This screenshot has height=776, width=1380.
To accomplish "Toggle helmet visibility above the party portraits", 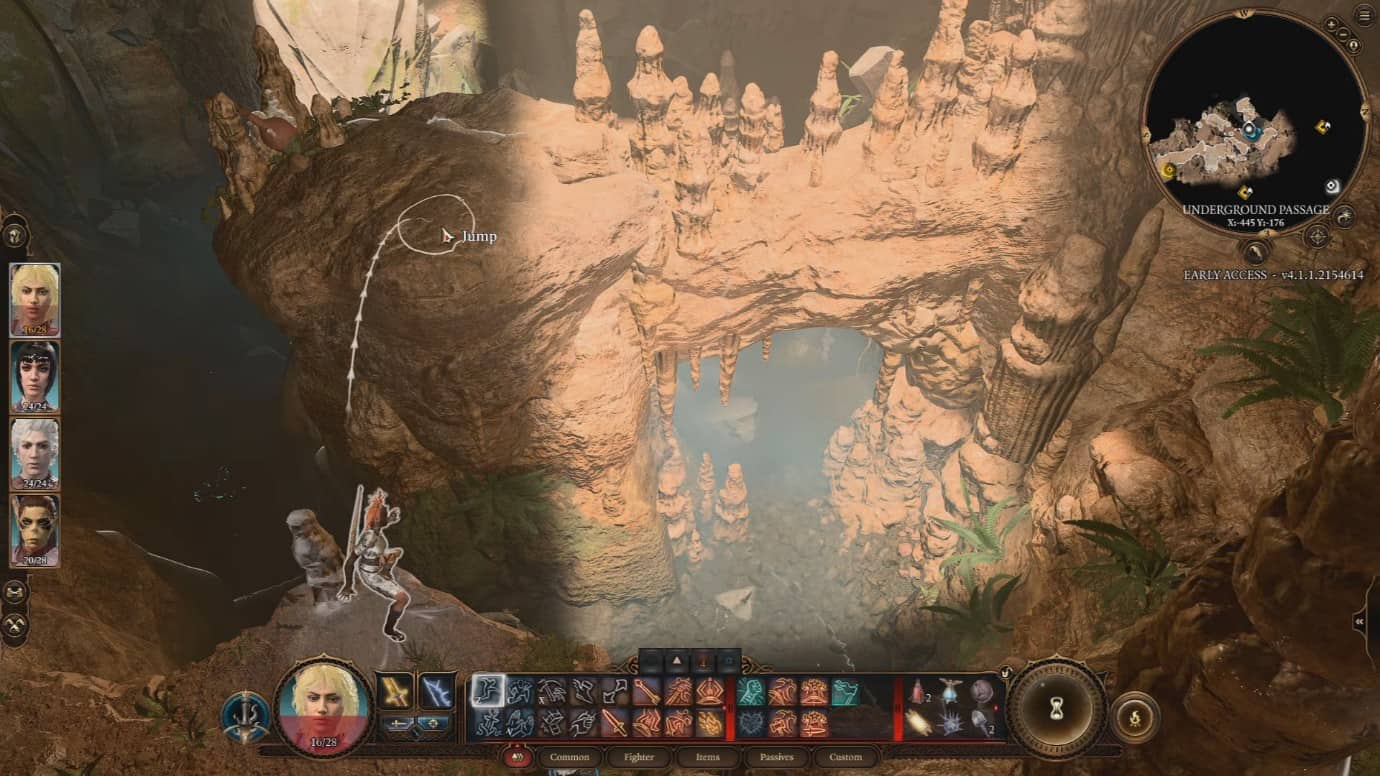I will click(13, 235).
